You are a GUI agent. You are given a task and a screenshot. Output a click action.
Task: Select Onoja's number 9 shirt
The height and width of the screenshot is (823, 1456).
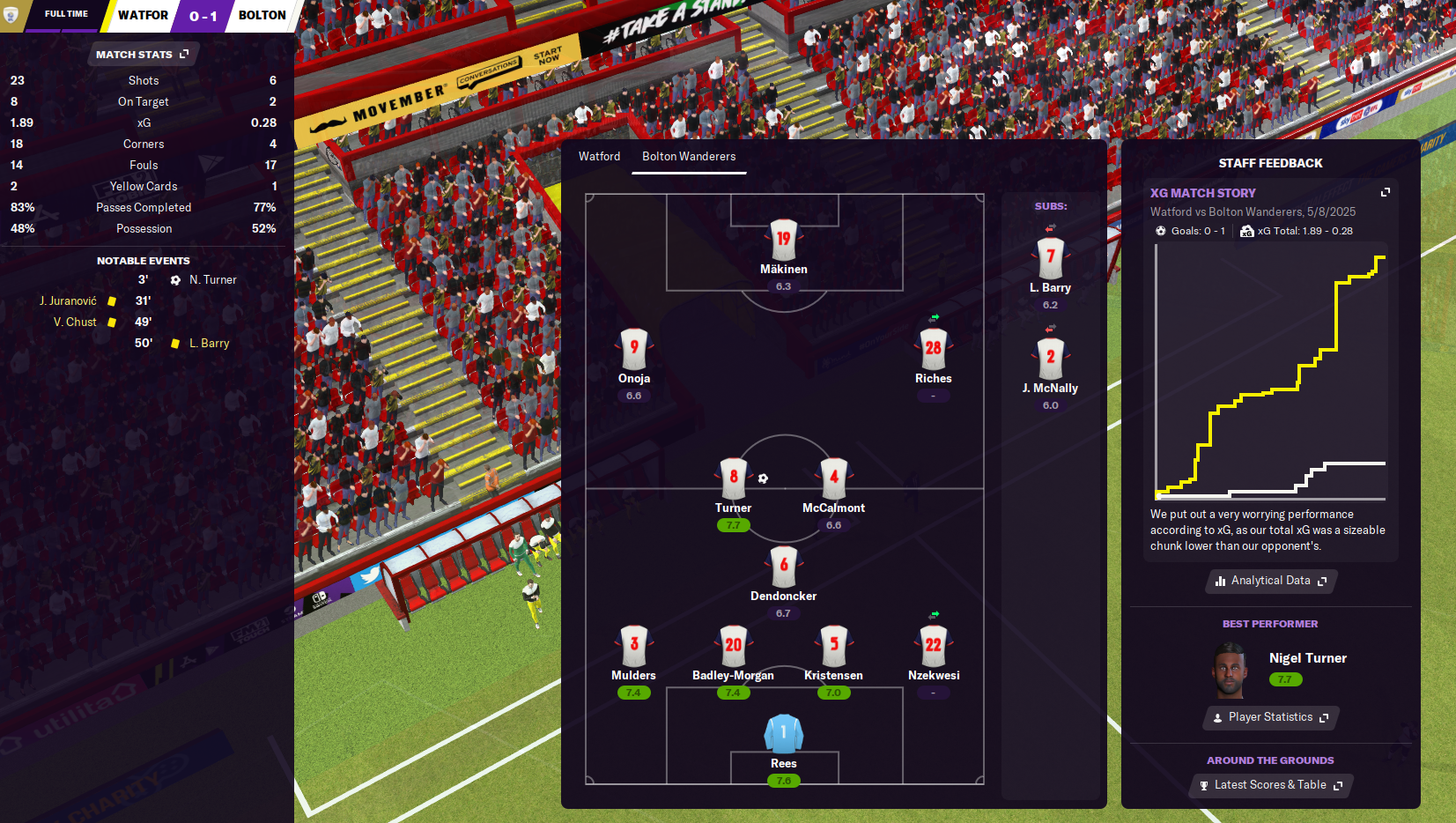point(634,349)
